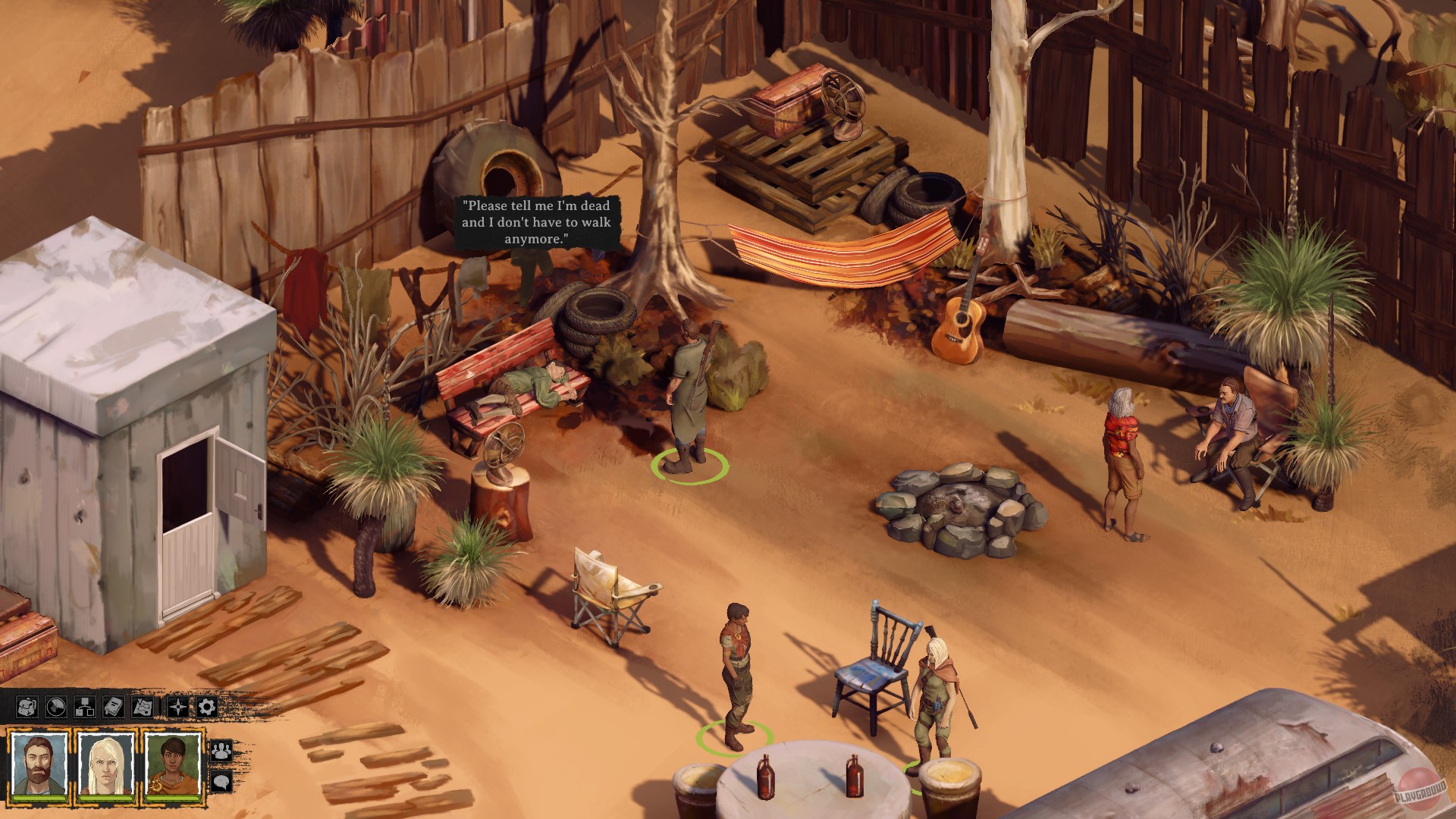Open the journal book icon

pyautogui.click(x=114, y=707)
